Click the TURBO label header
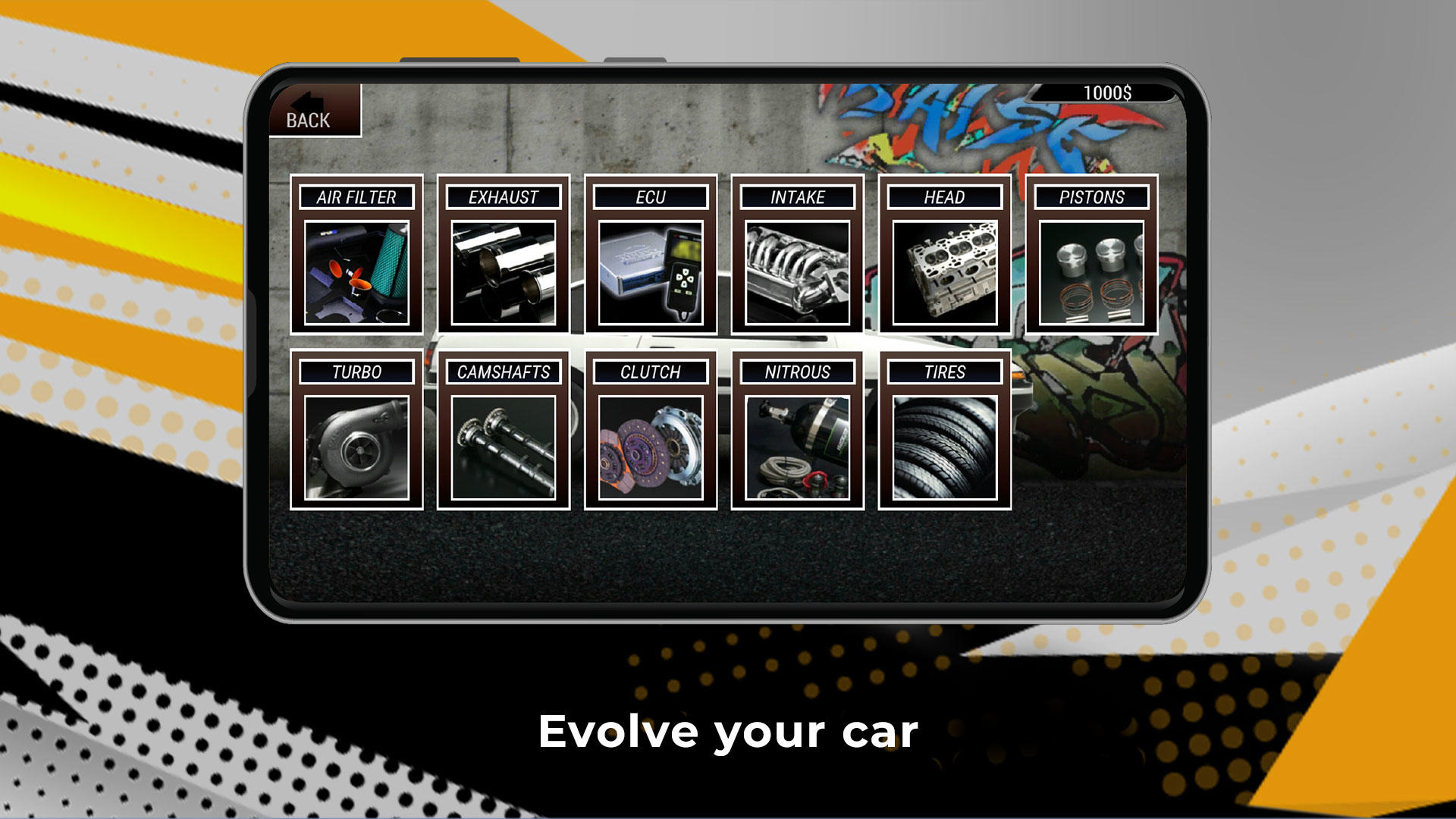 [356, 372]
